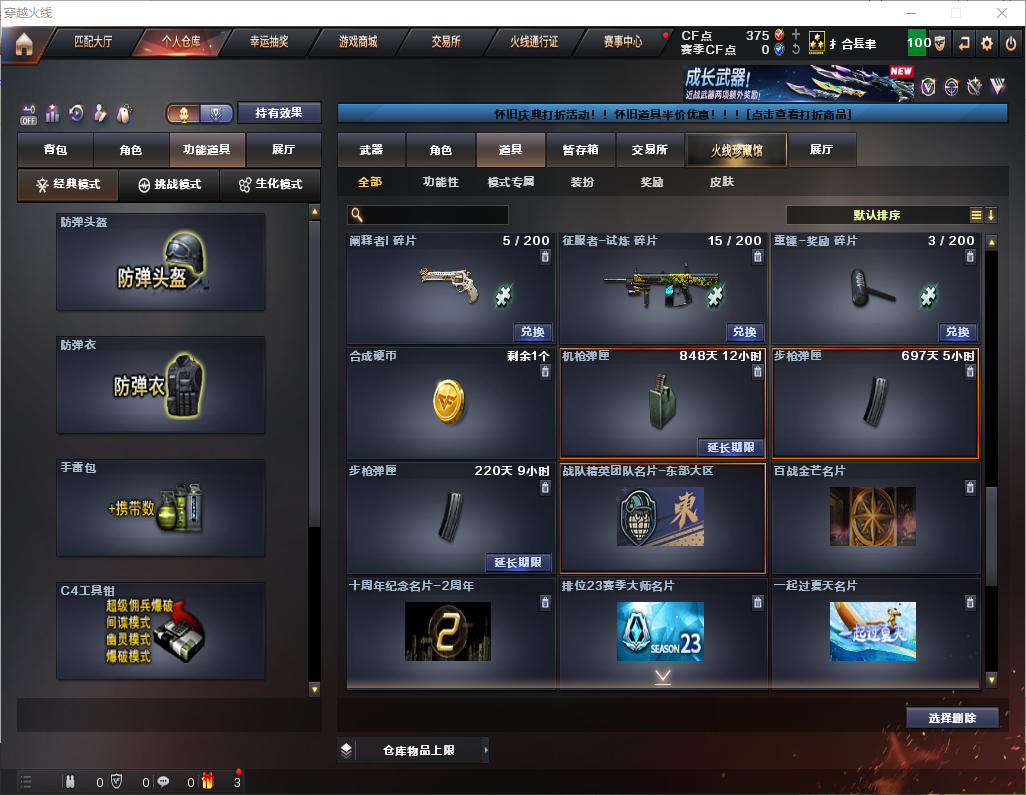Open settings via the gear icon
The height and width of the screenshot is (795, 1026).
987,43
